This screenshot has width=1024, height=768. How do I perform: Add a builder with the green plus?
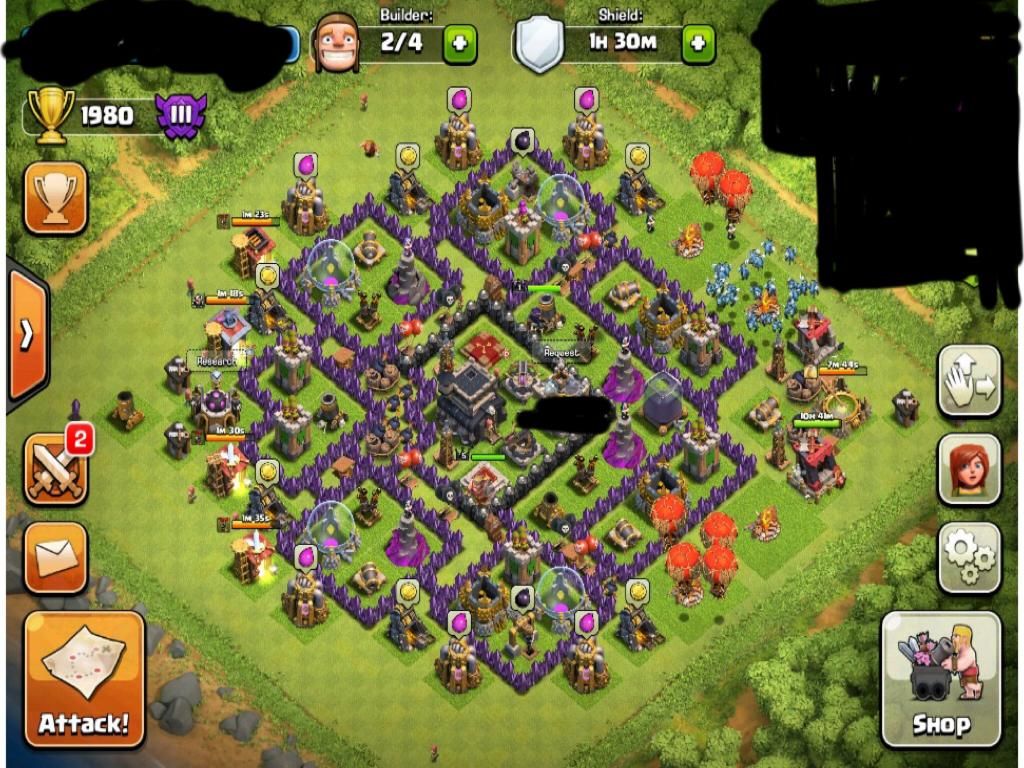pyautogui.click(x=460, y=44)
